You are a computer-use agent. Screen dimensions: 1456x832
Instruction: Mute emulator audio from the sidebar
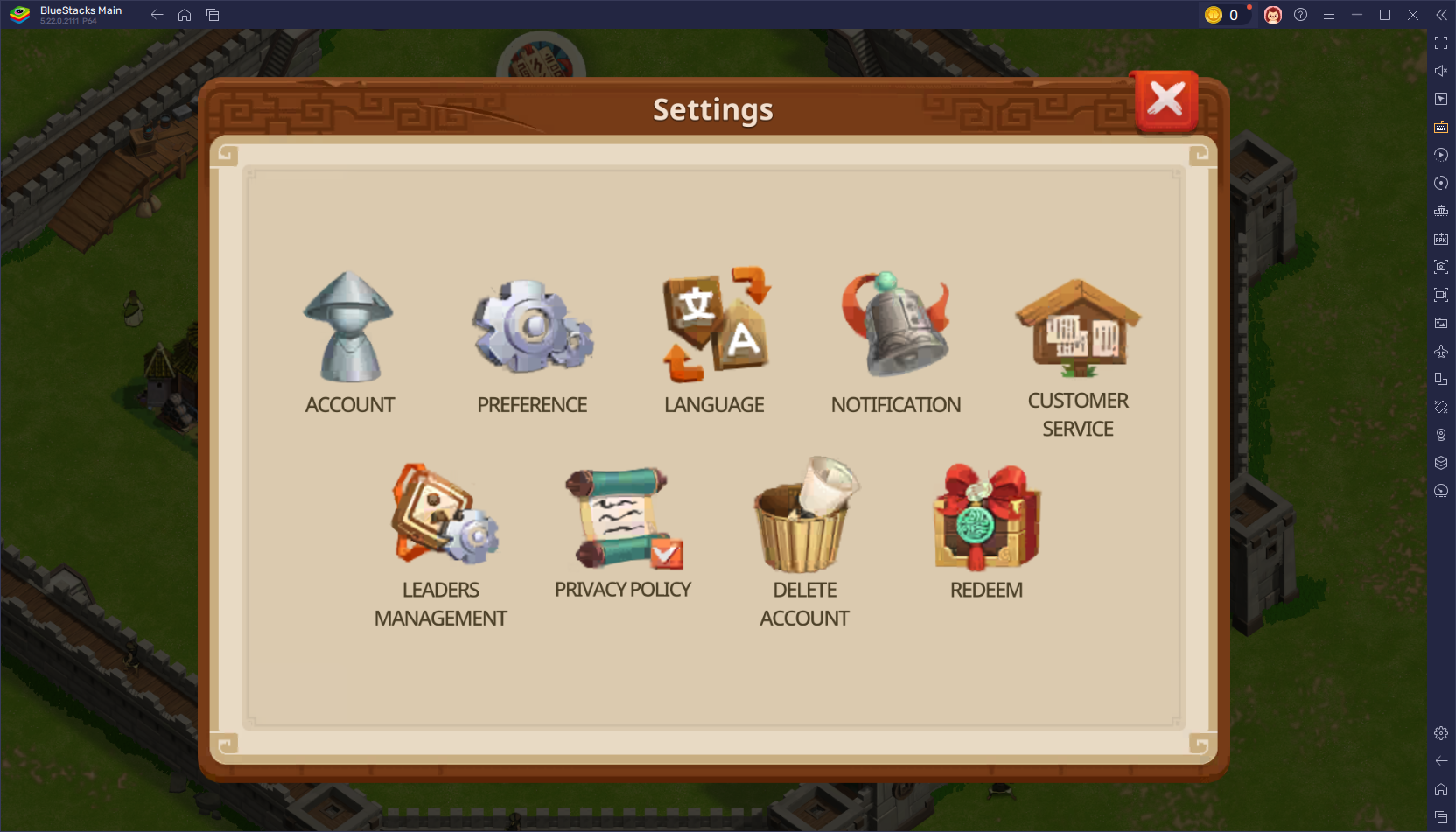click(x=1441, y=71)
